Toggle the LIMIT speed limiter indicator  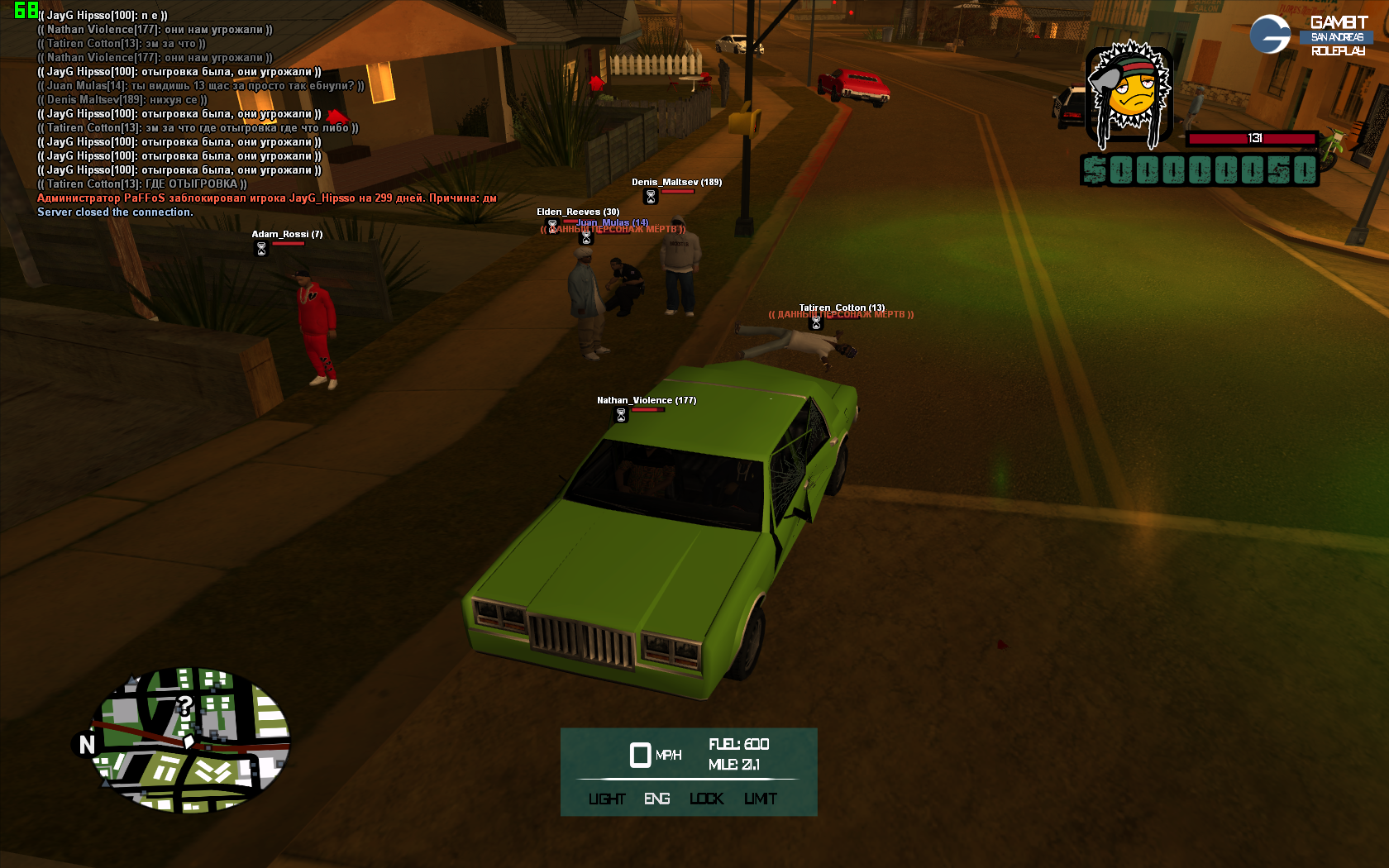(761, 799)
